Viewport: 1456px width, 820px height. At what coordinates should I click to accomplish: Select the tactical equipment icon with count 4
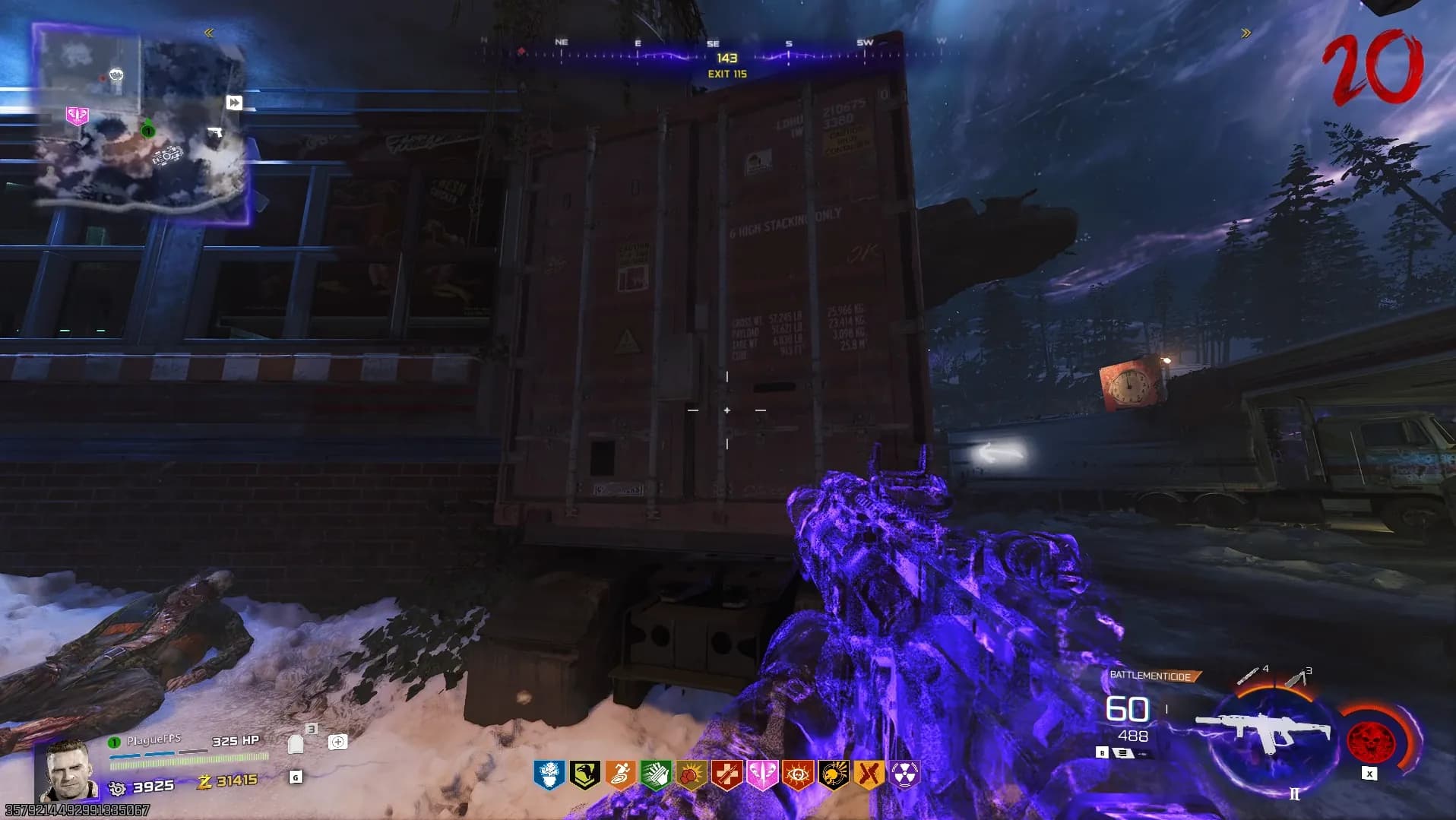(1249, 674)
